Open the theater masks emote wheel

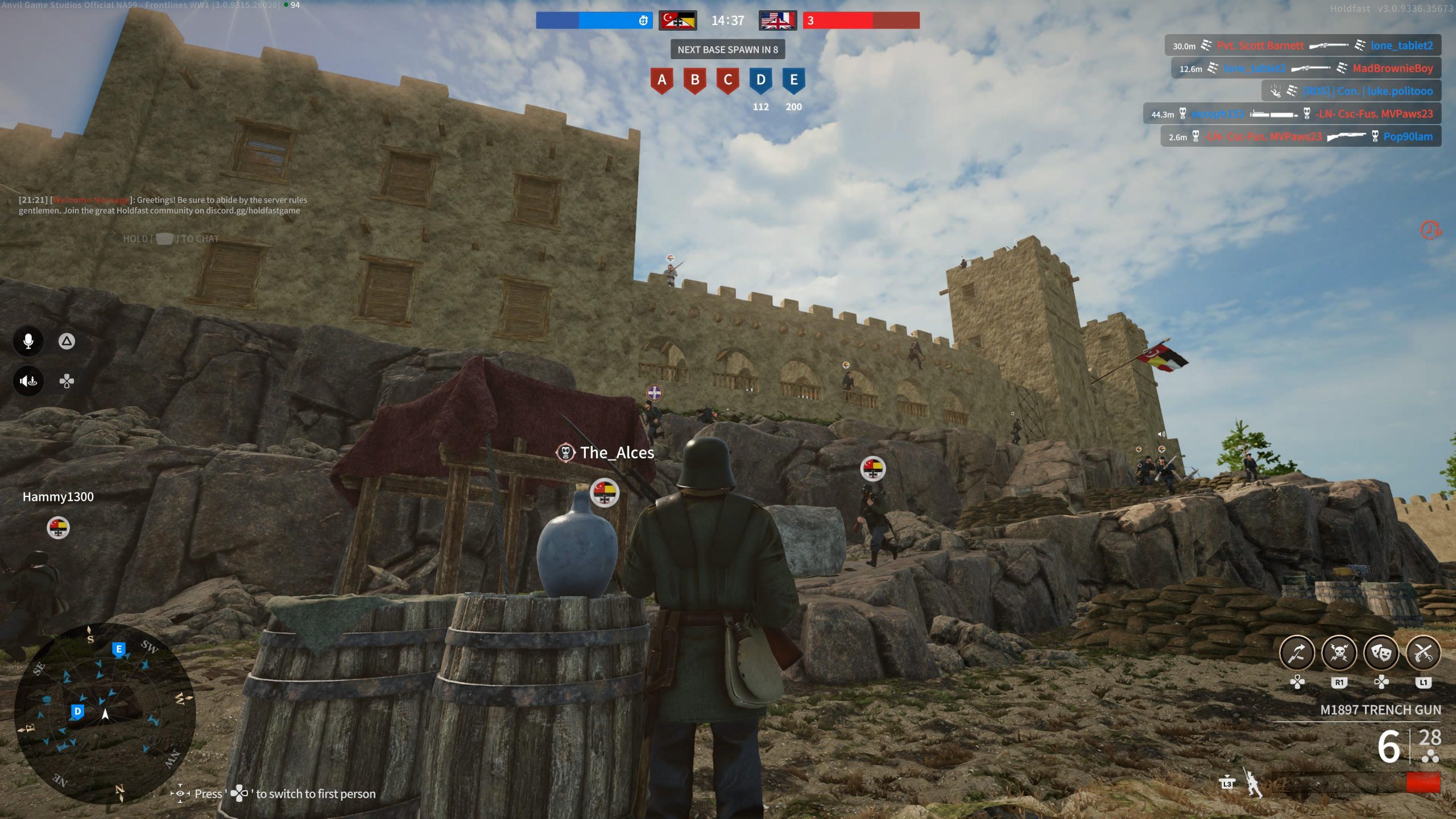pos(1381,653)
